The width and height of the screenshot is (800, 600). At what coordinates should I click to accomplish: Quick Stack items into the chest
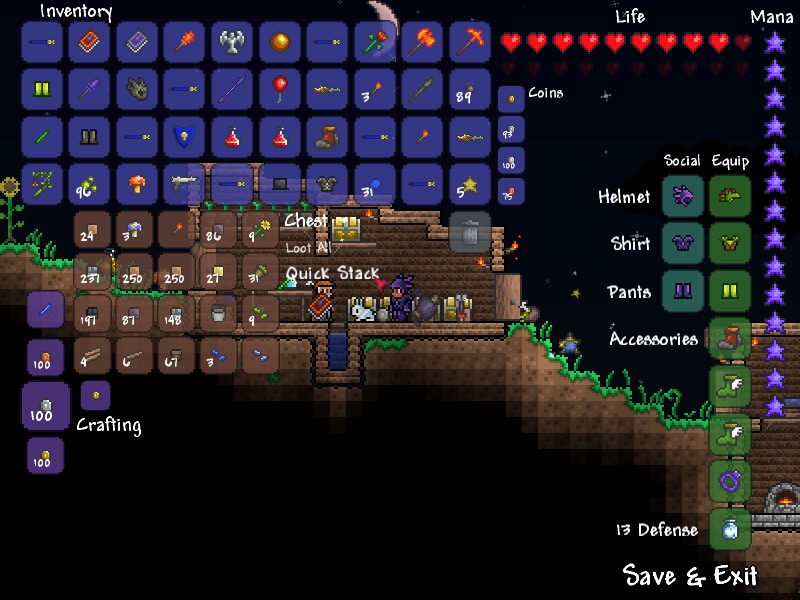[x=332, y=272]
